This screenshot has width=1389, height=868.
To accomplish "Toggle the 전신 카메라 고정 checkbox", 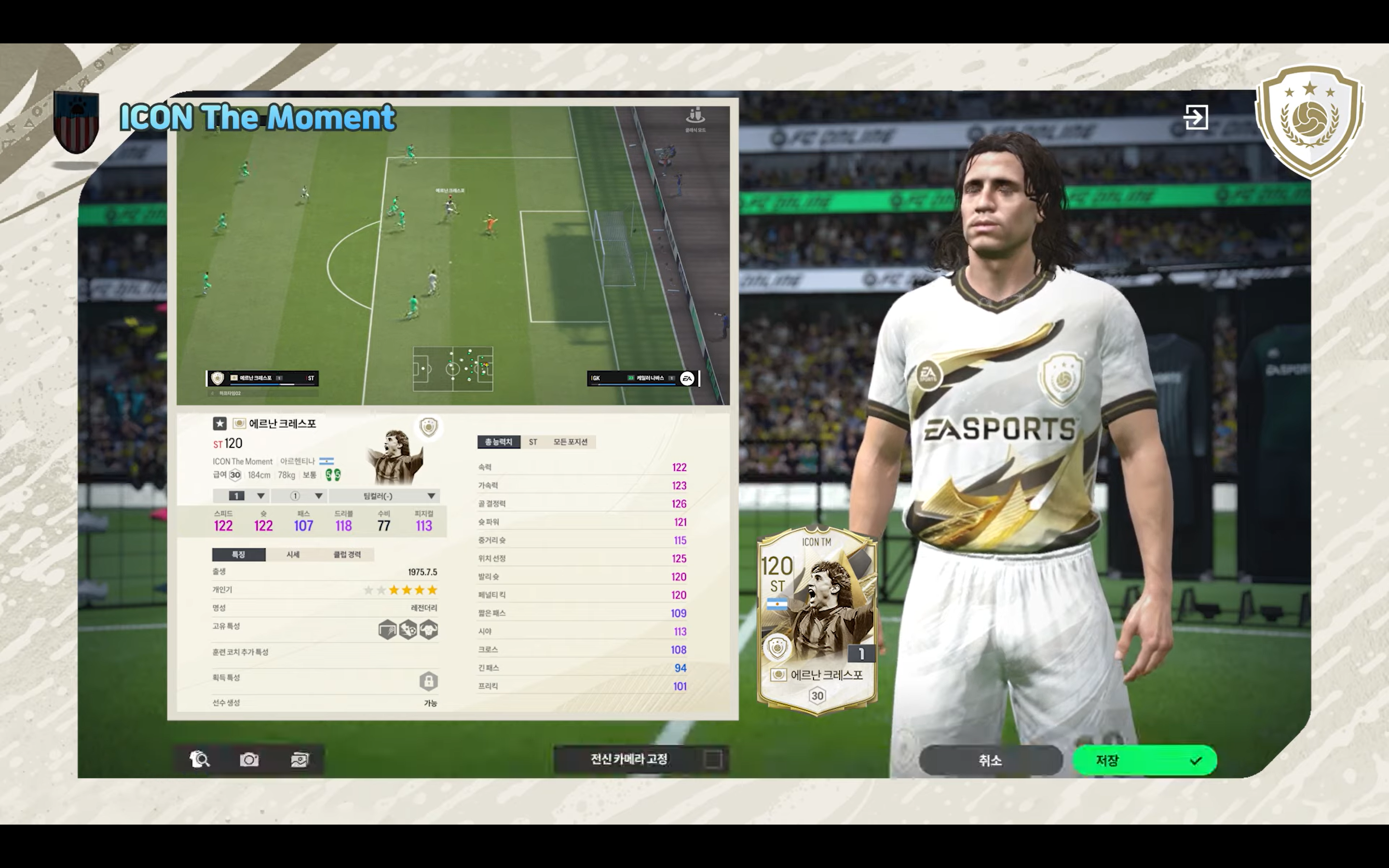I will (x=712, y=759).
